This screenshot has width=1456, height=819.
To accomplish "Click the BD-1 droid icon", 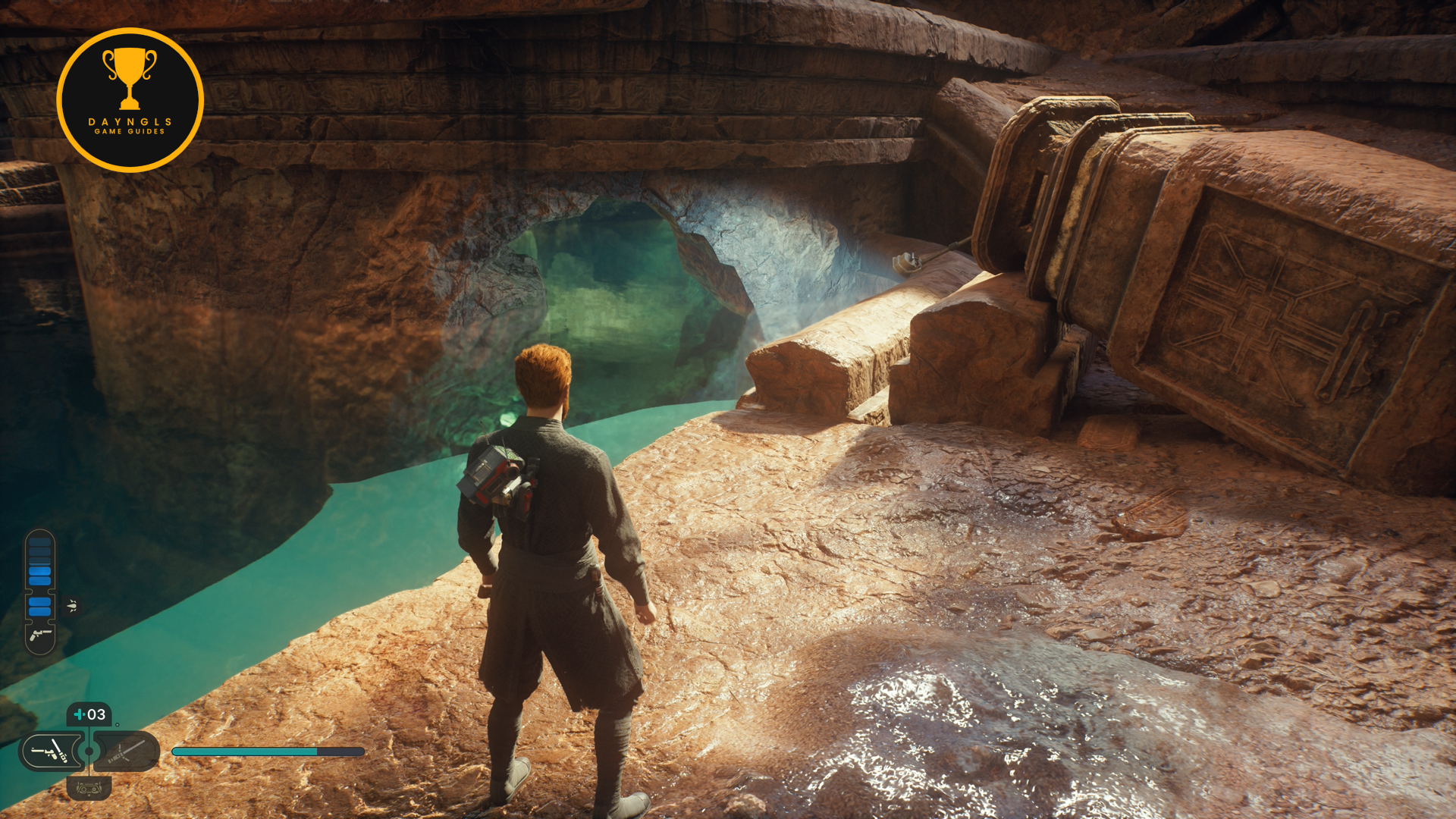I will pyautogui.click(x=89, y=788).
